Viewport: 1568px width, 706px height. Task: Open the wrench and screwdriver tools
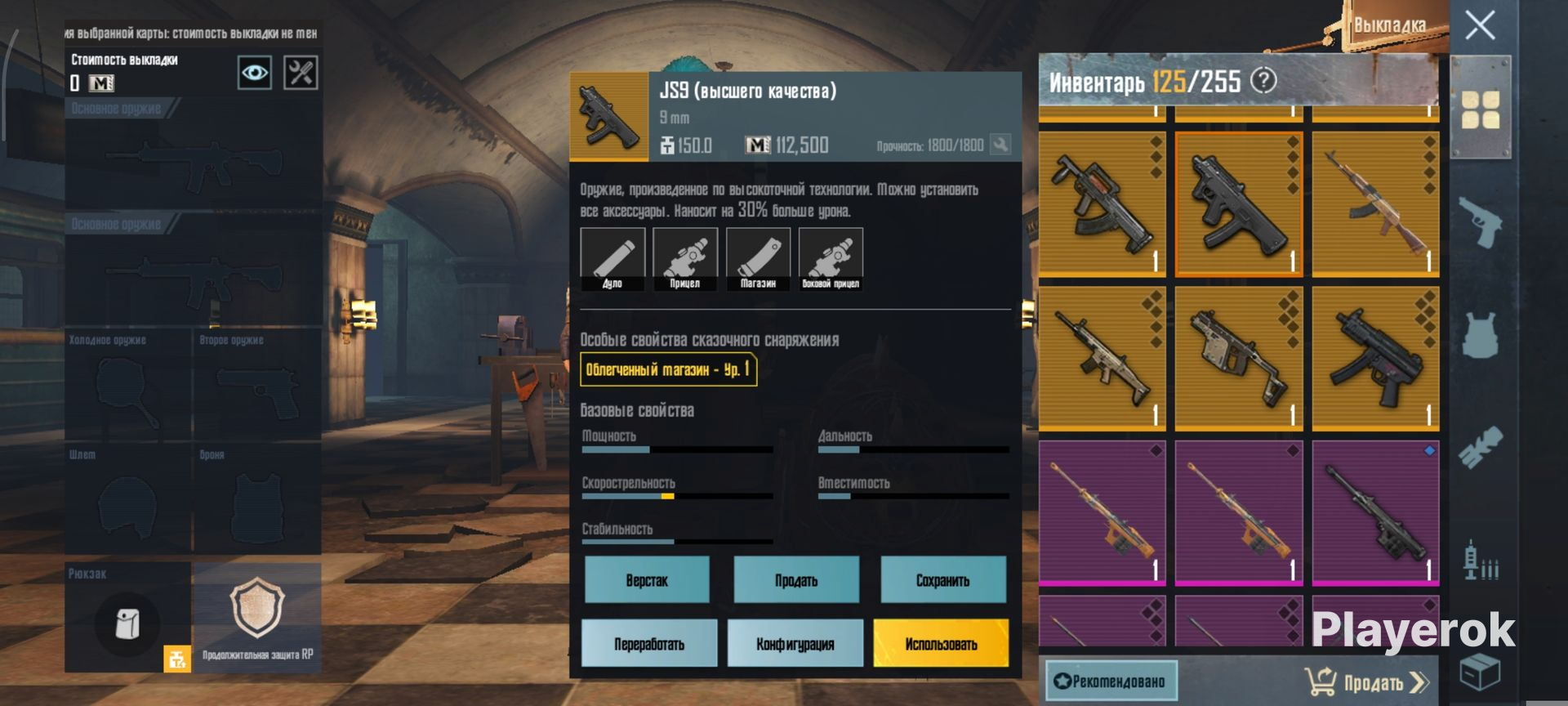click(x=300, y=73)
